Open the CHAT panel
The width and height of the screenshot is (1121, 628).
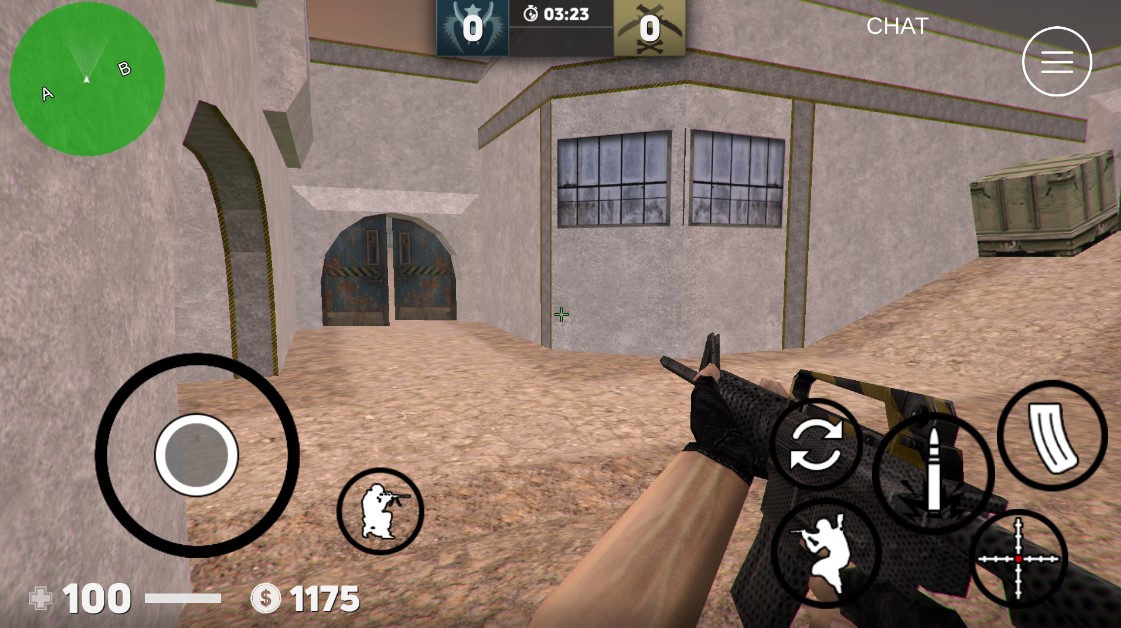[897, 27]
